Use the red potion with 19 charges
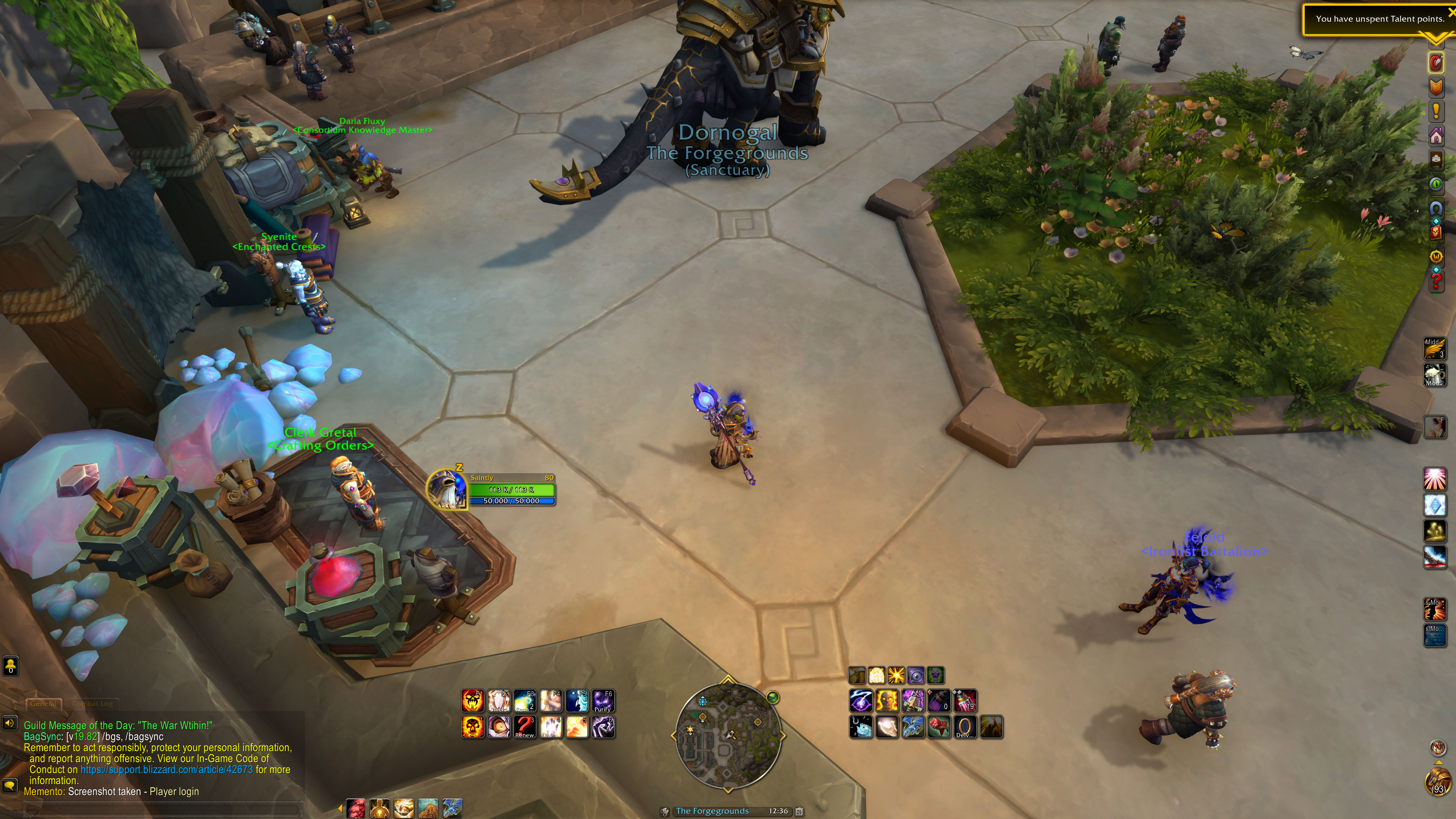The width and height of the screenshot is (1456, 819). (x=965, y=701)
